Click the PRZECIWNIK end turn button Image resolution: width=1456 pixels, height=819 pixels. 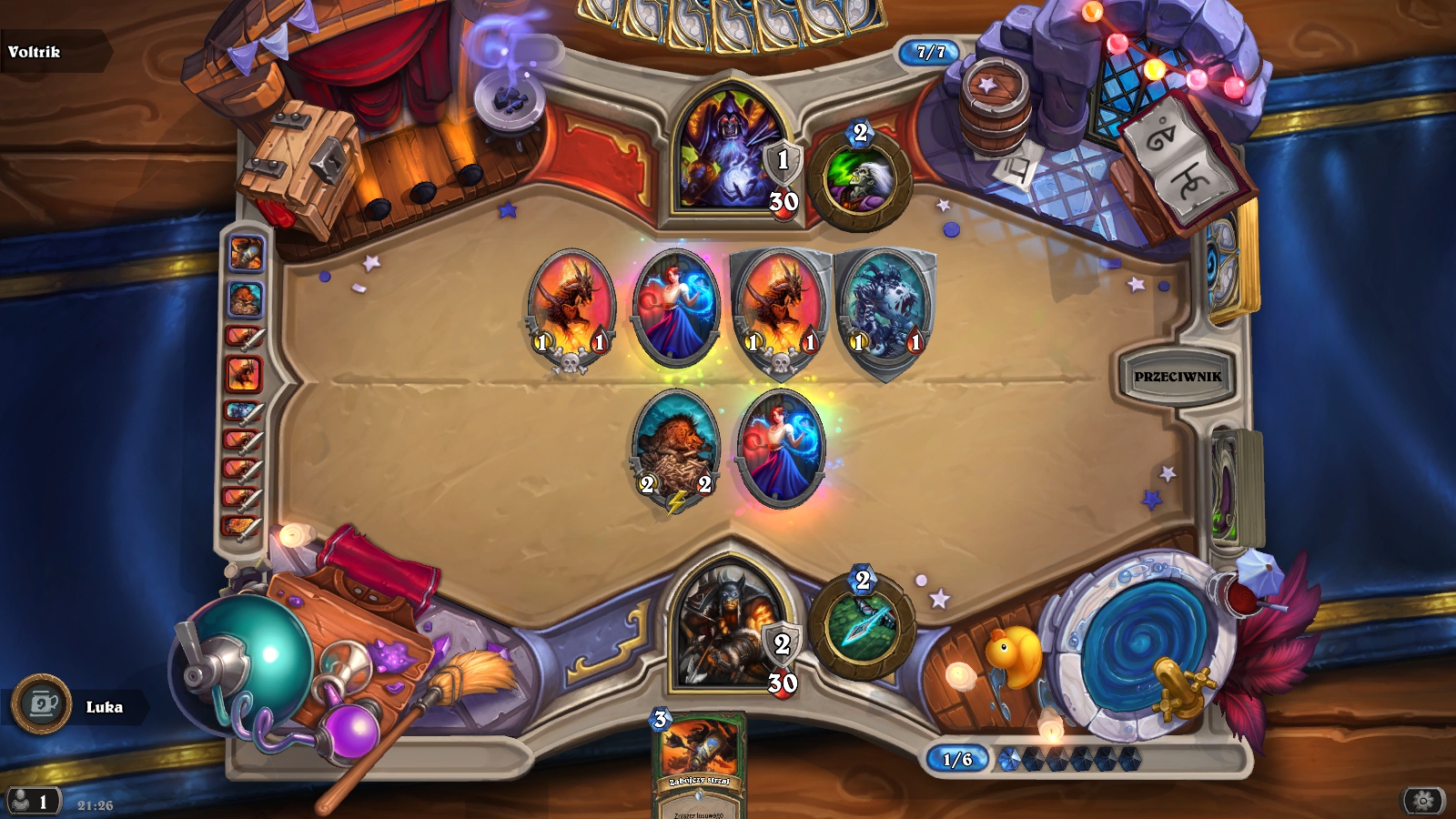[x=1178, y=376]
